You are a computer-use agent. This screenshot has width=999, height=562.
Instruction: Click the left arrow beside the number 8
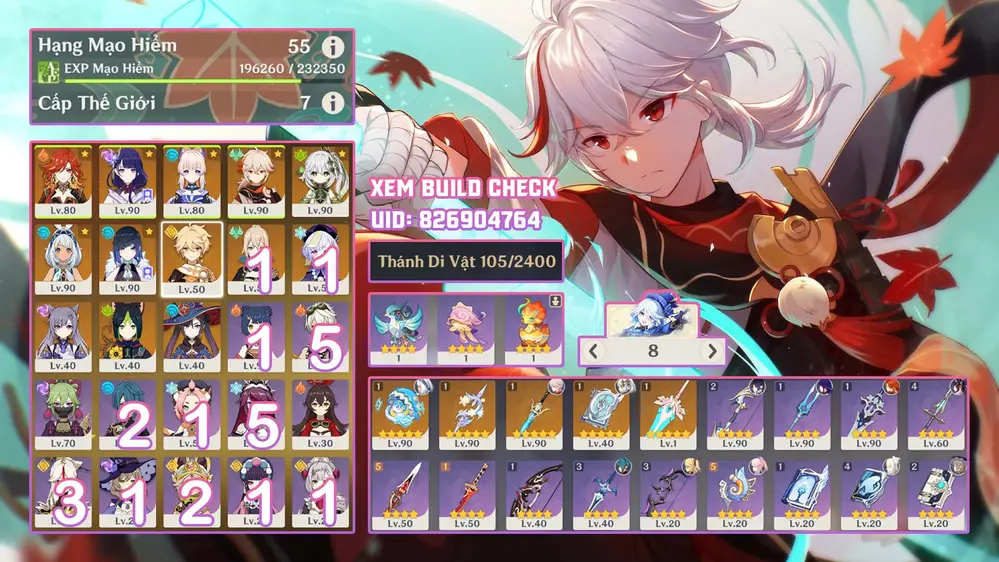click(x=593, y=351)
